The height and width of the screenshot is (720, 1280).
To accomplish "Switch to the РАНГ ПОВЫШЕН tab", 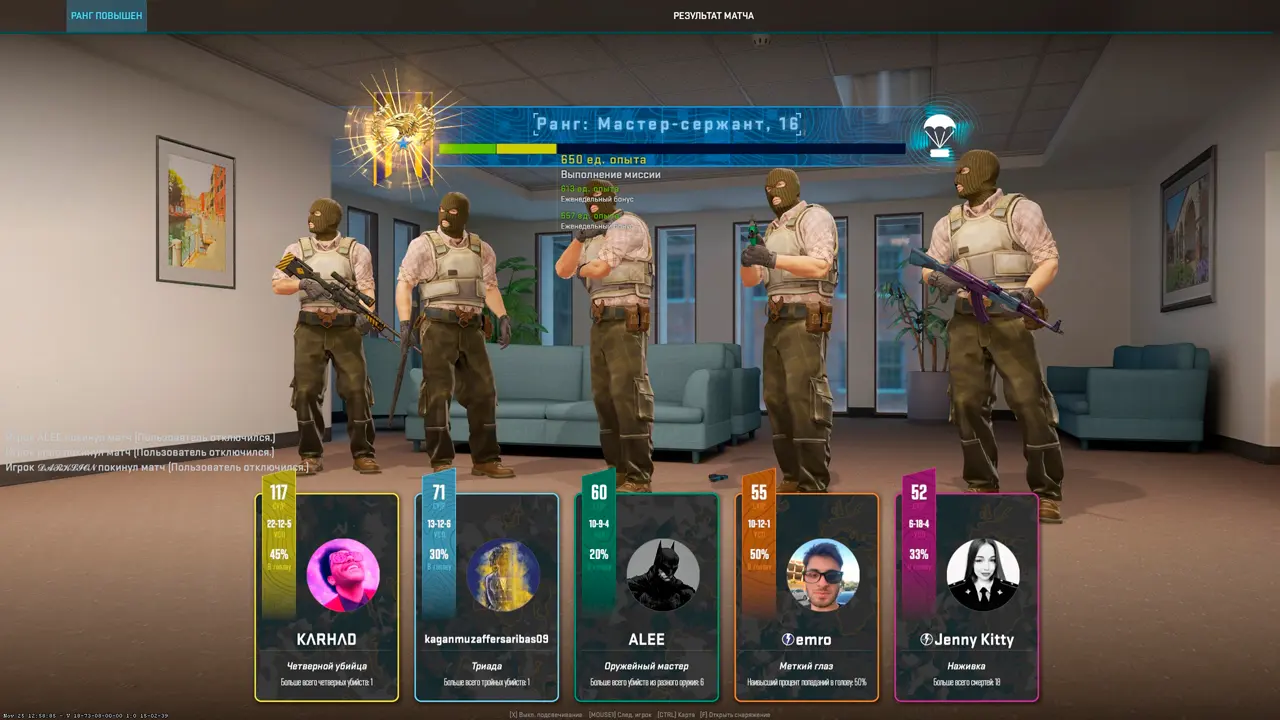I will point(106,16).
